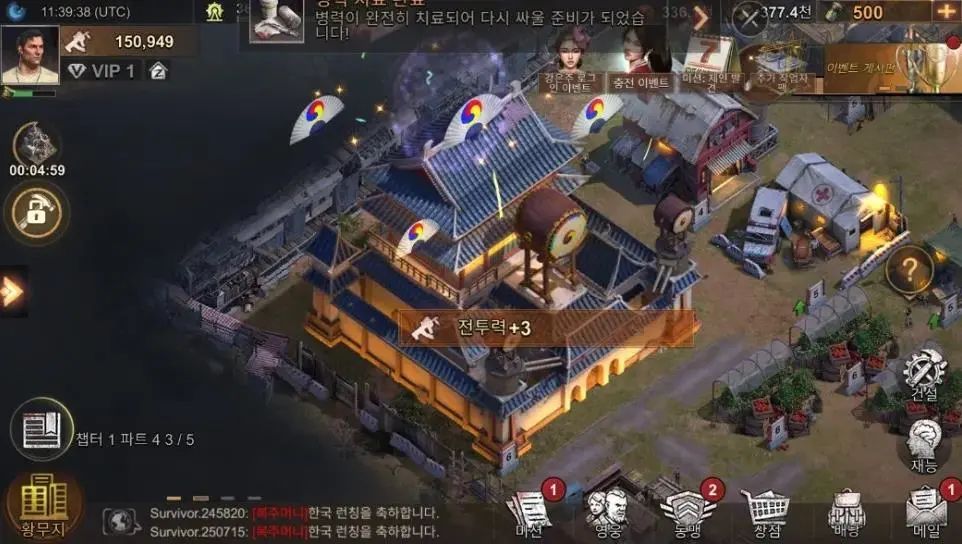
Task: Open the 이벤트 게시판 trophy banner
Action: [880, 65]
